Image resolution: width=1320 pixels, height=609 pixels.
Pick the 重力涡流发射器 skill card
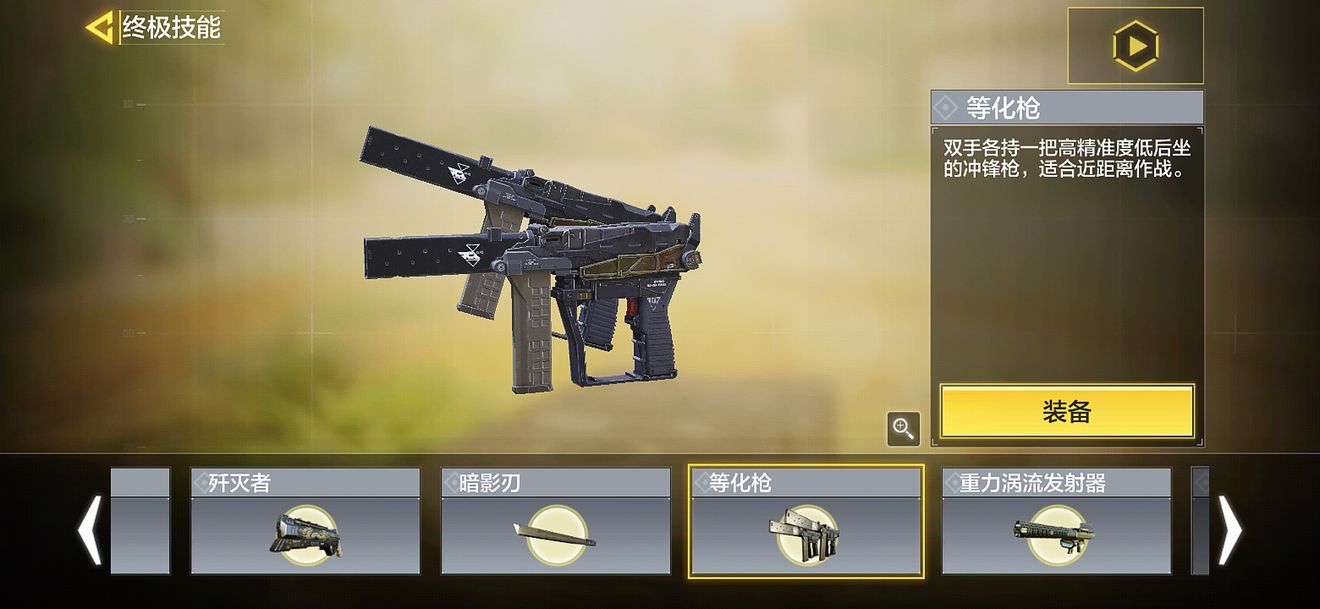click(1056, 521)
